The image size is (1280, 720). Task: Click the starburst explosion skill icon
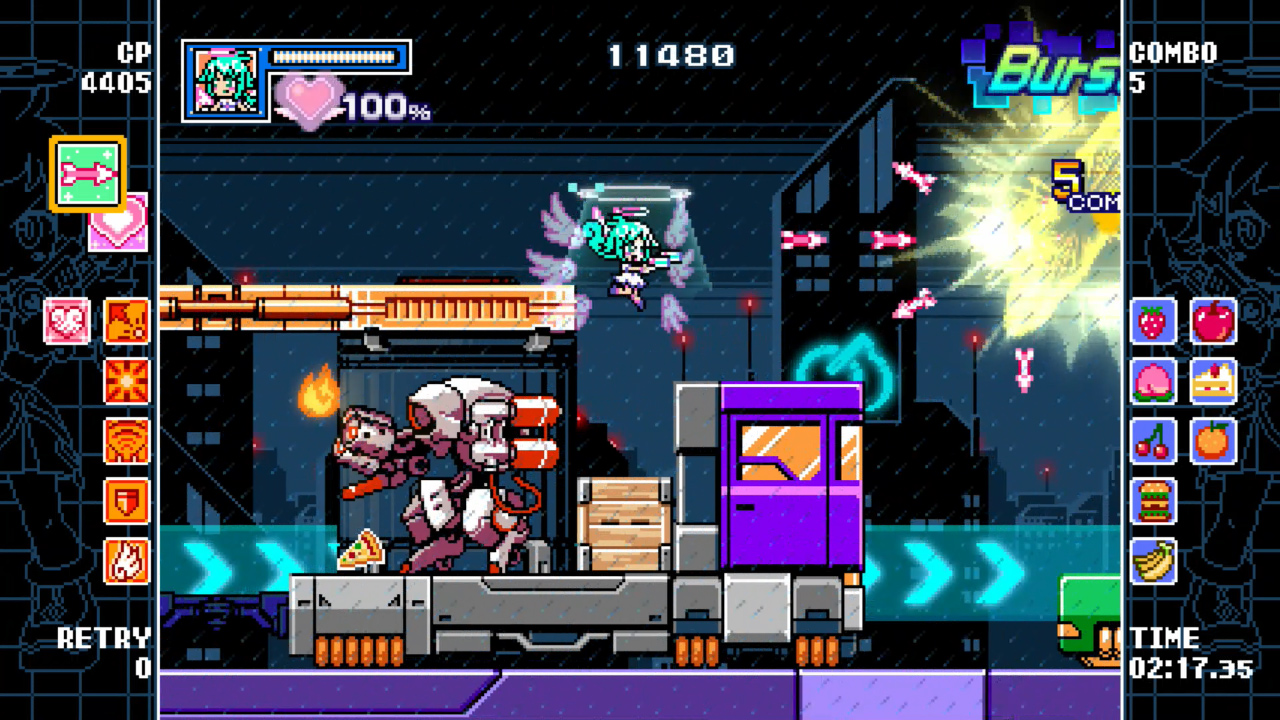tap(126, 382)
